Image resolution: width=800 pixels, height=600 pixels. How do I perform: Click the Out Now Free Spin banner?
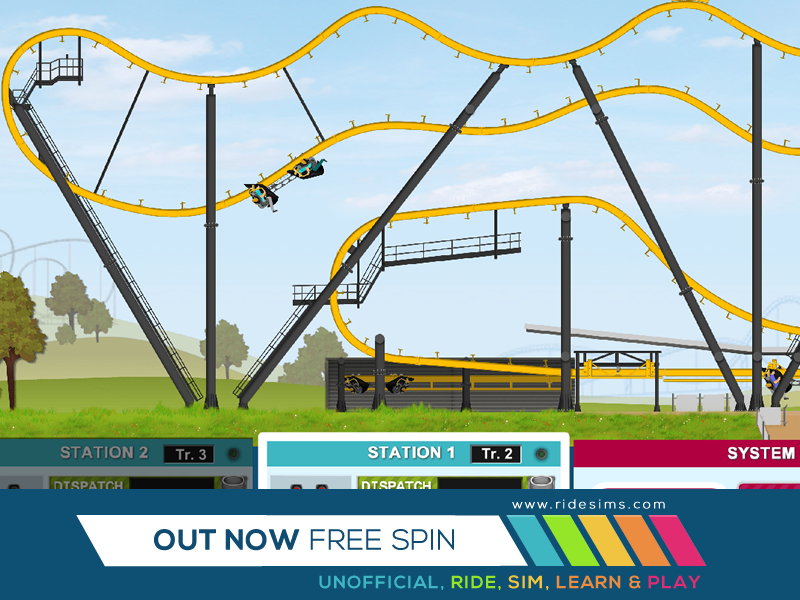(x=303, y=540)
